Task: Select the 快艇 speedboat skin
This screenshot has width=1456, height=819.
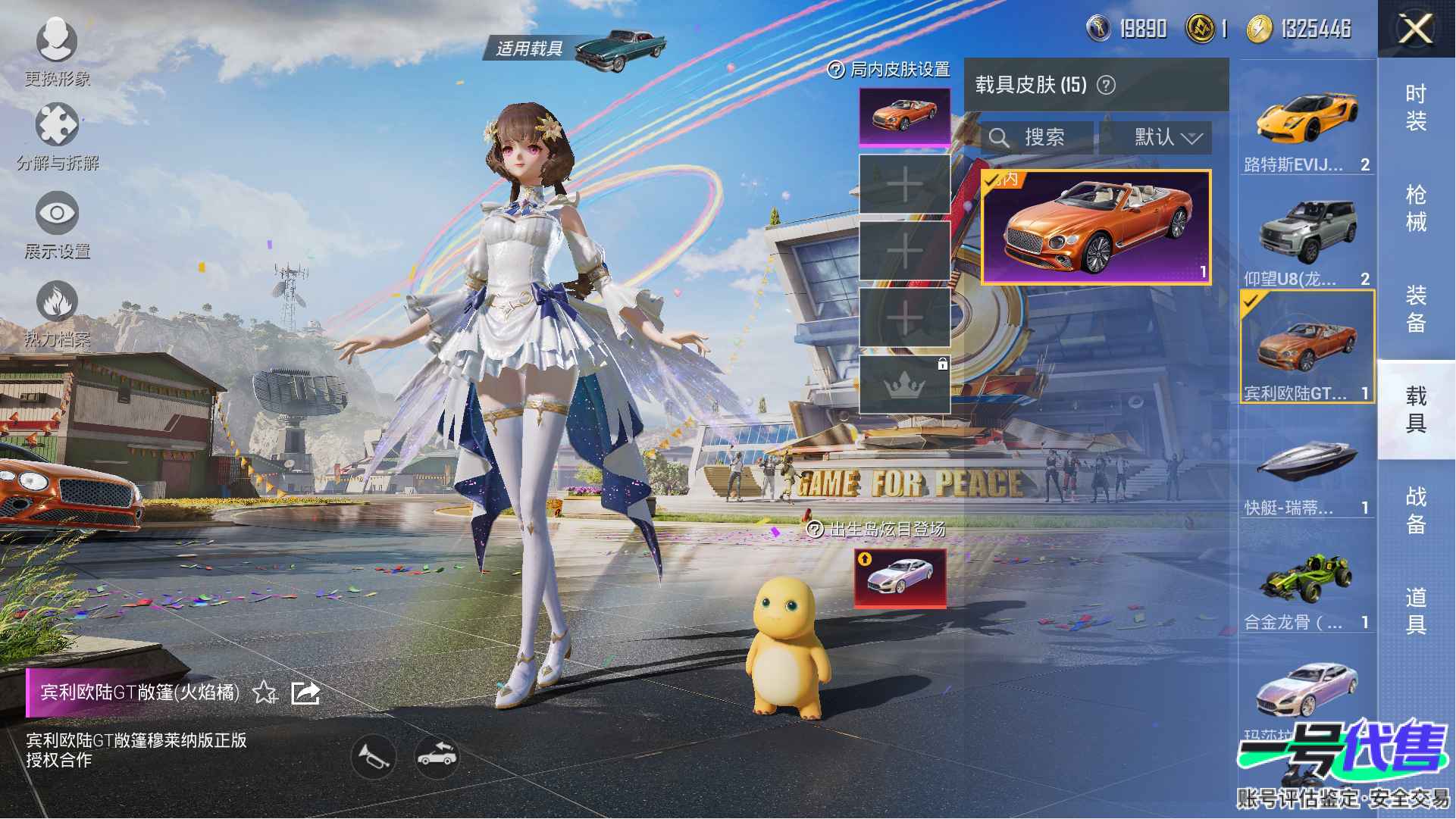Action: pyautogui.click(x=1307, y=470)
